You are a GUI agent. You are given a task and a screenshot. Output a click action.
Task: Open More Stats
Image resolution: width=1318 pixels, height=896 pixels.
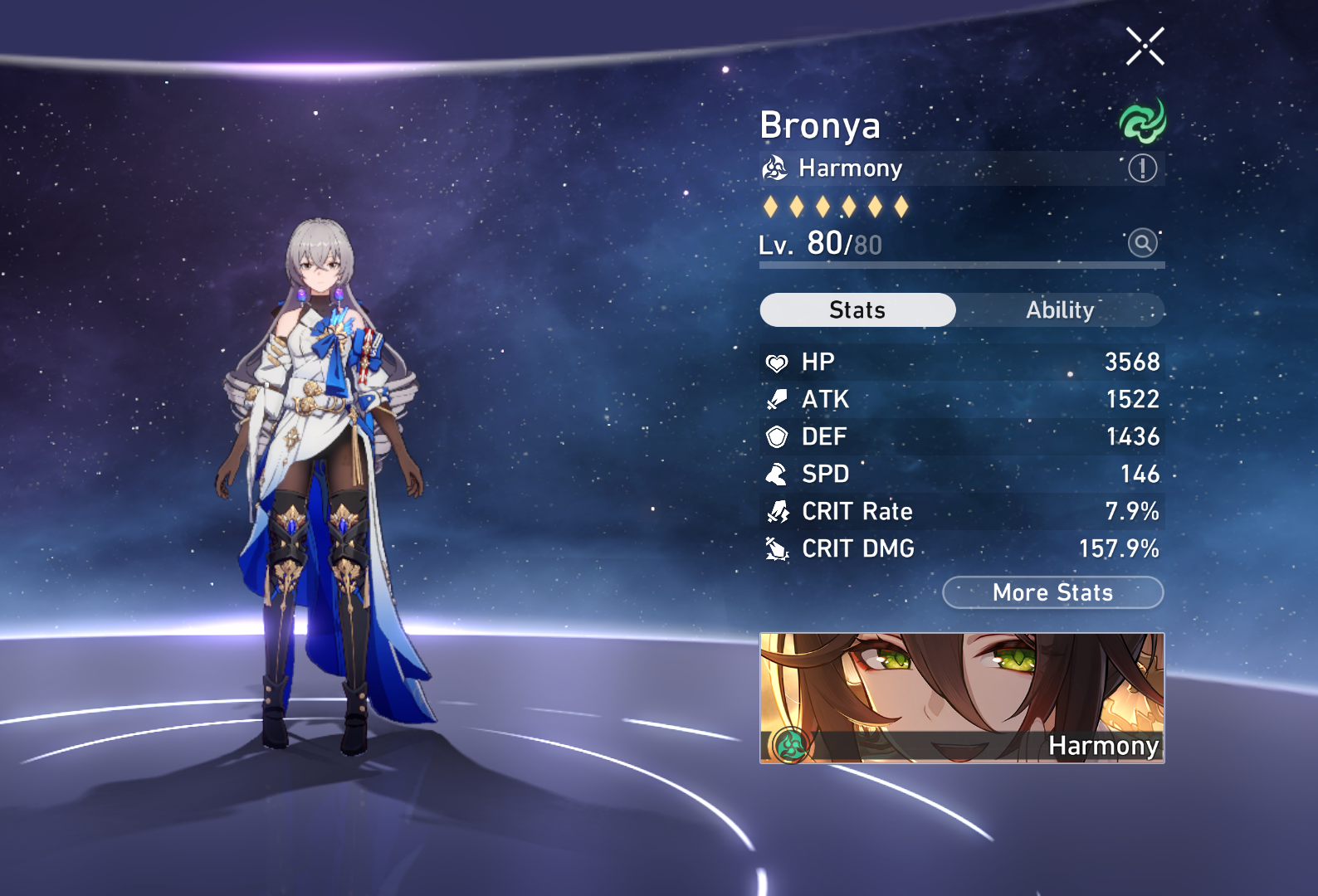pos(1052,592)
